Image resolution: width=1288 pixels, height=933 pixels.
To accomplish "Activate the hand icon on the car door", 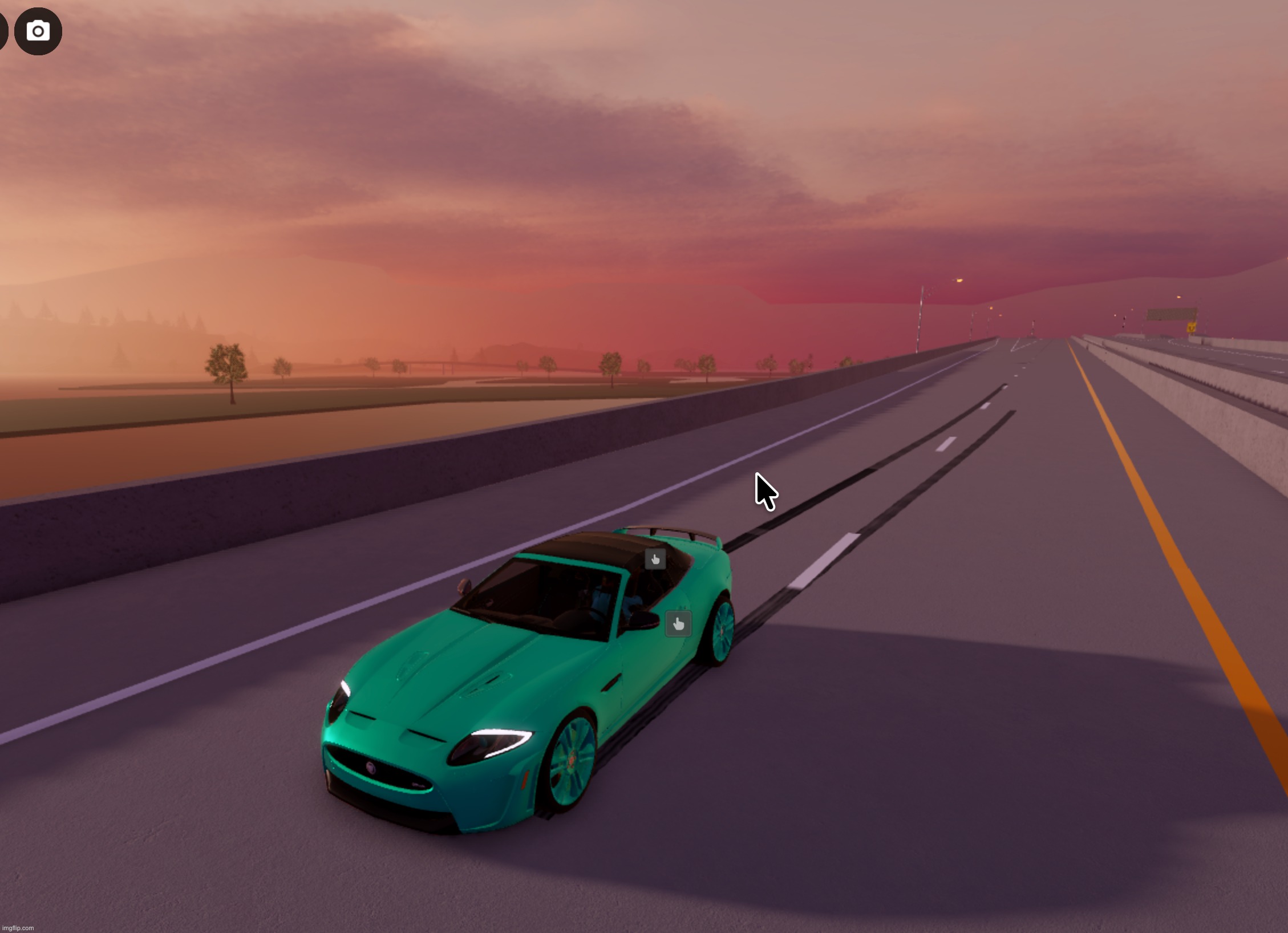I will pos(678,623).
